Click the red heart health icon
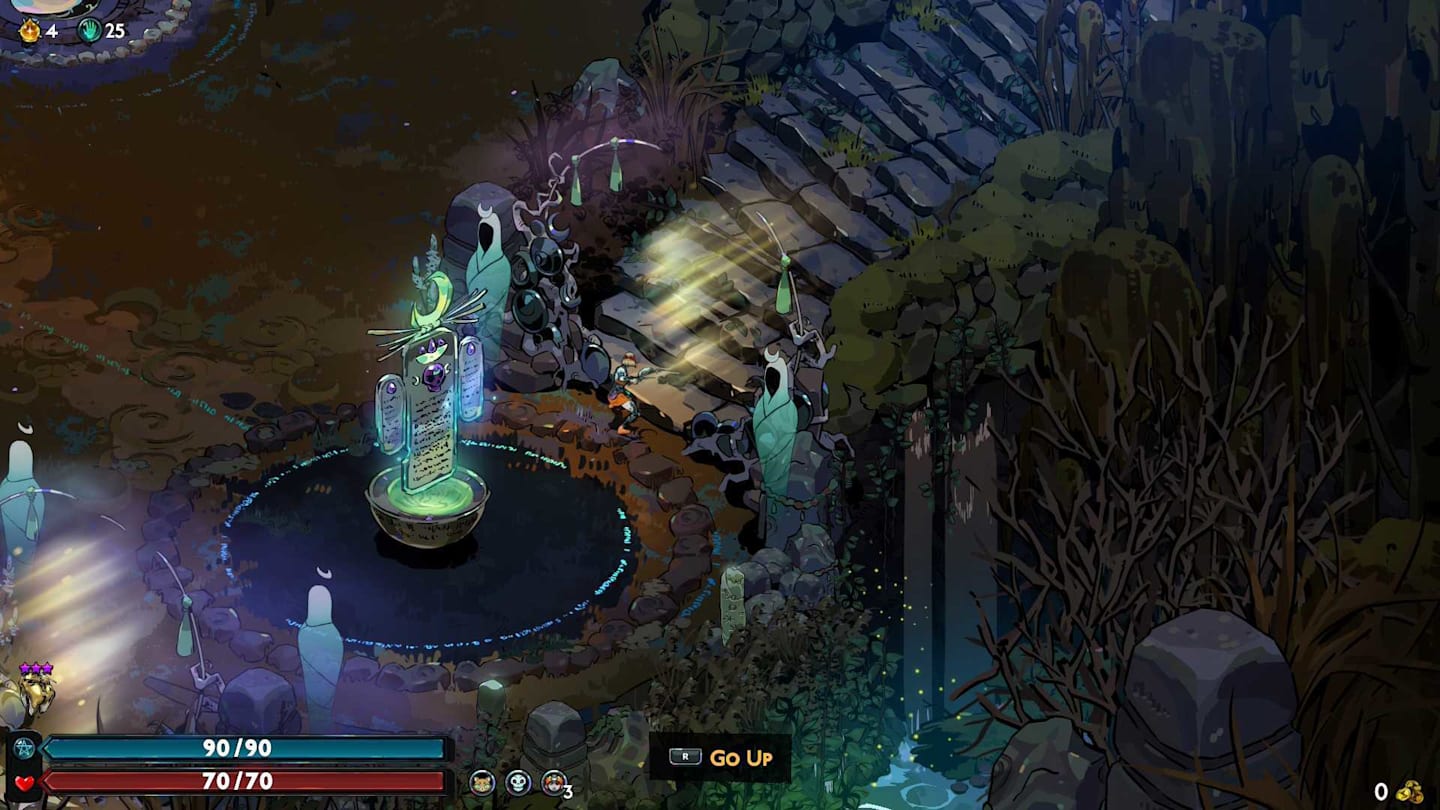The height and width of the screenshot is (810, 1440). coord(24,782)
